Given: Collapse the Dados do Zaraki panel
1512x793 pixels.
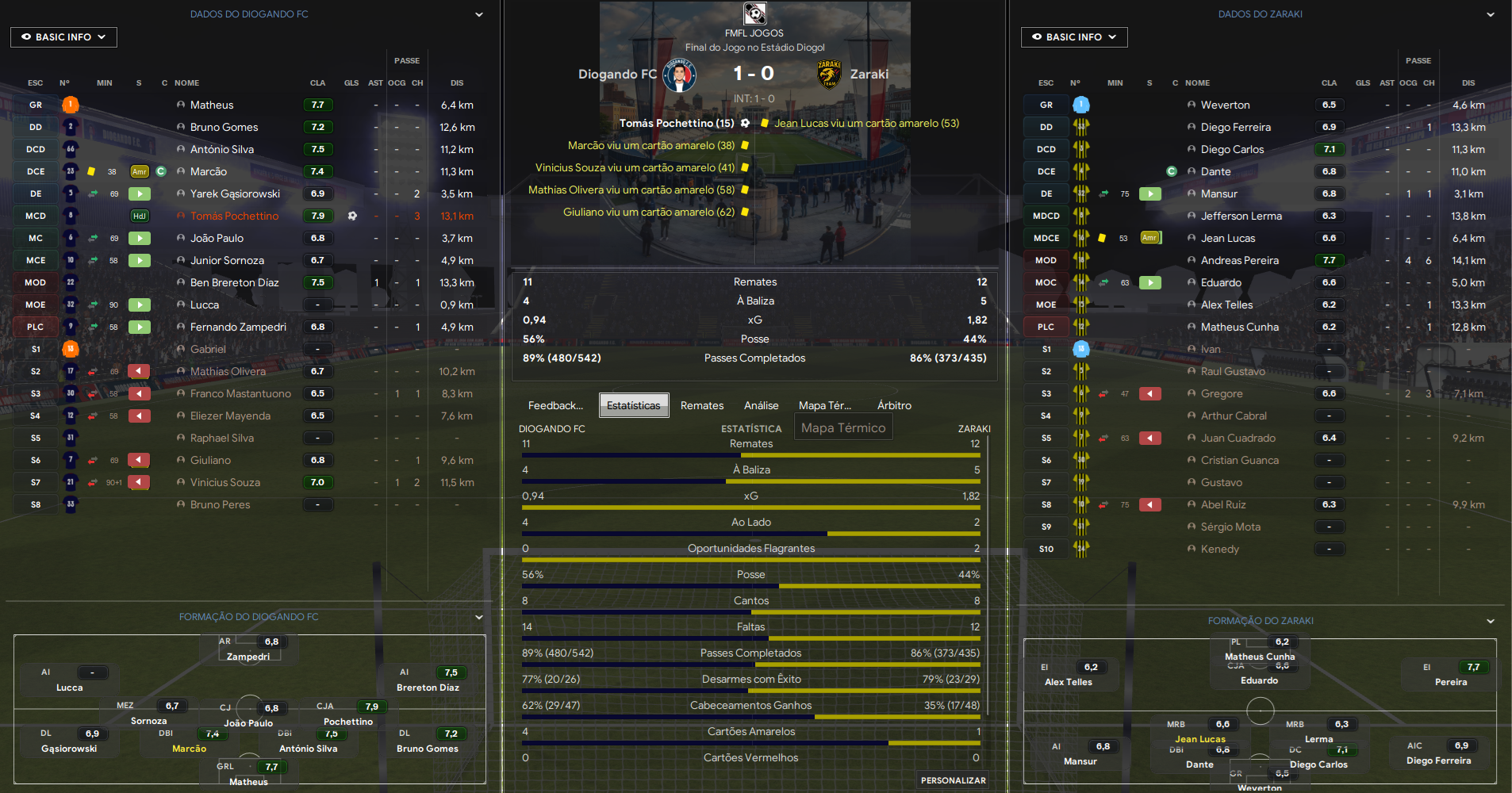Looking at the screenshot, I should (x=1490, y=14).
